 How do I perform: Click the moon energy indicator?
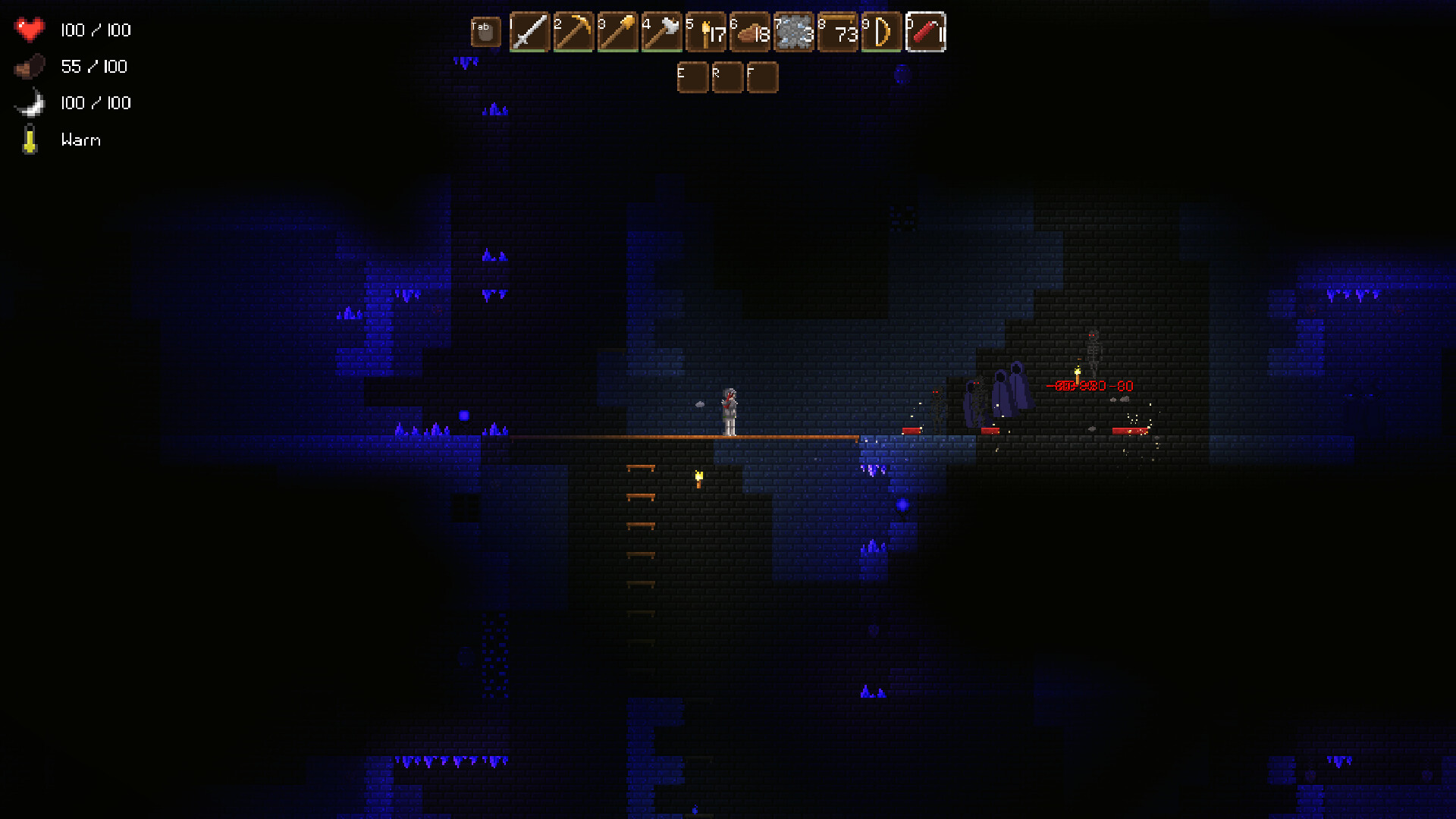tap(30, 102)
